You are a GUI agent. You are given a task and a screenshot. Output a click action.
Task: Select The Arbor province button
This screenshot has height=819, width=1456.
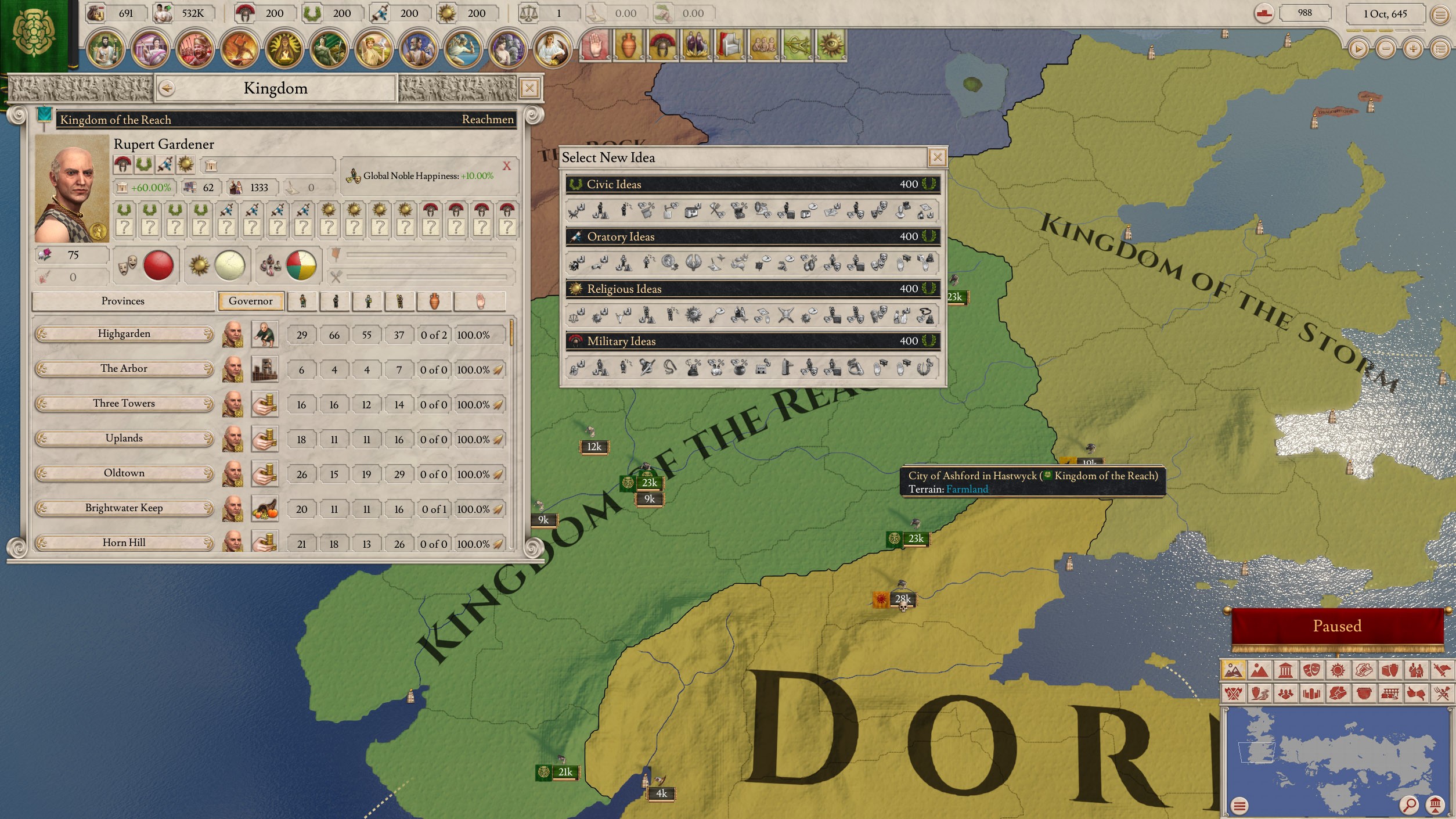(124, 369)
